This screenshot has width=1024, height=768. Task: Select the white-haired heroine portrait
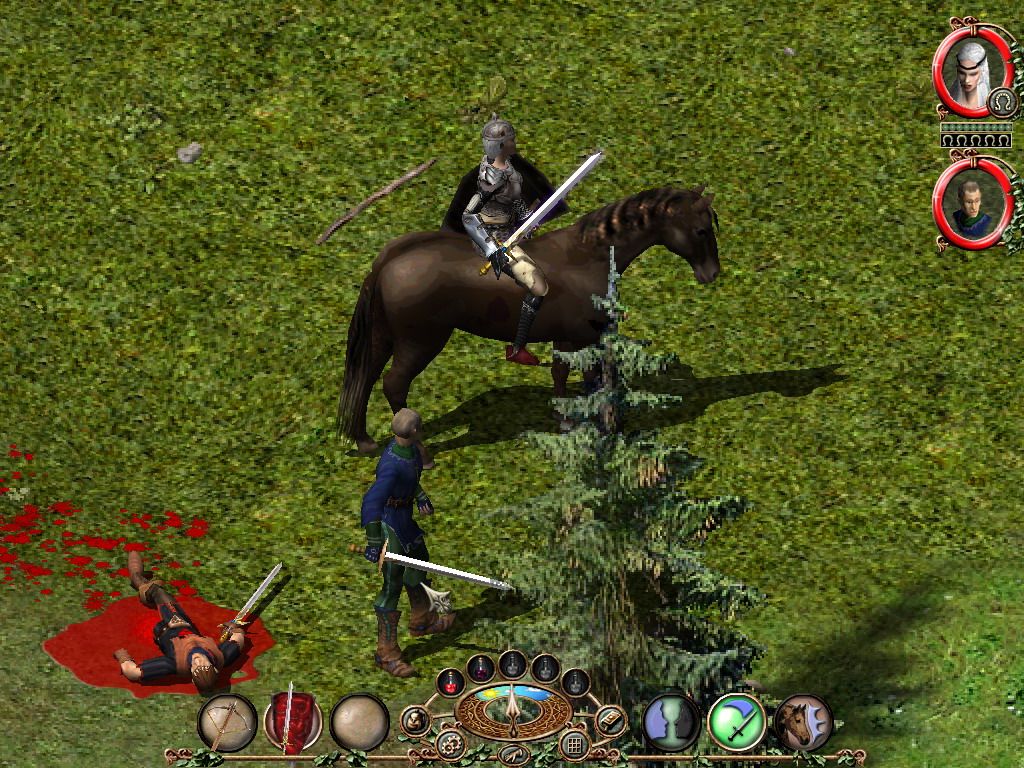(x=968, y=70)
